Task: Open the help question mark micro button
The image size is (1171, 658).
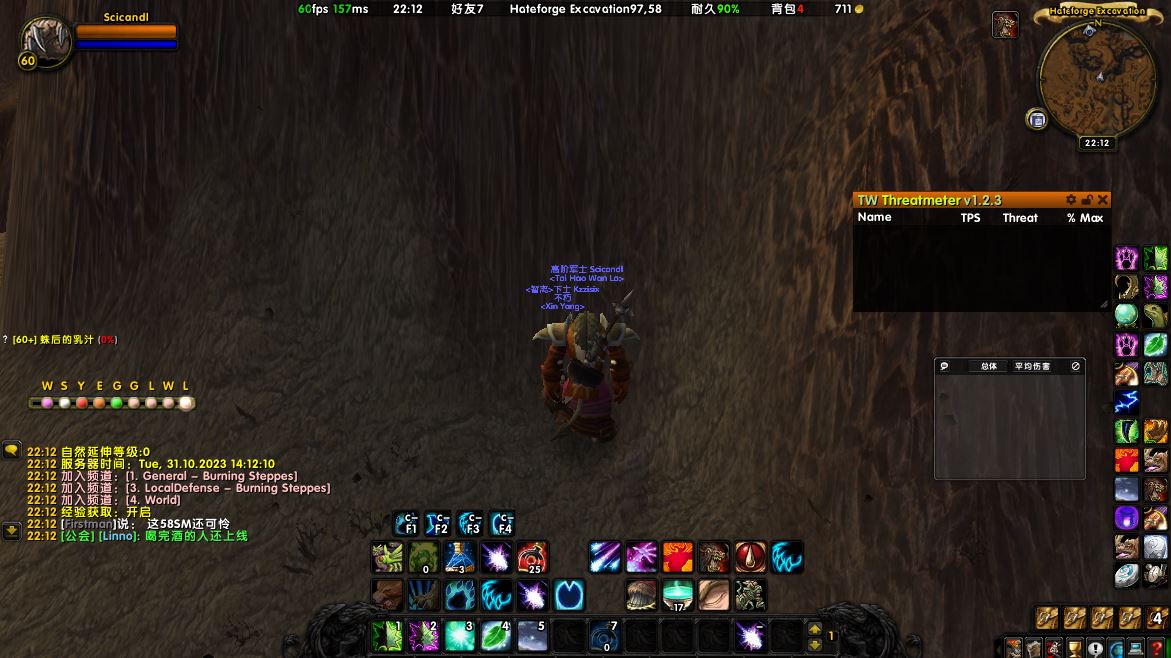Action: 1156,648
